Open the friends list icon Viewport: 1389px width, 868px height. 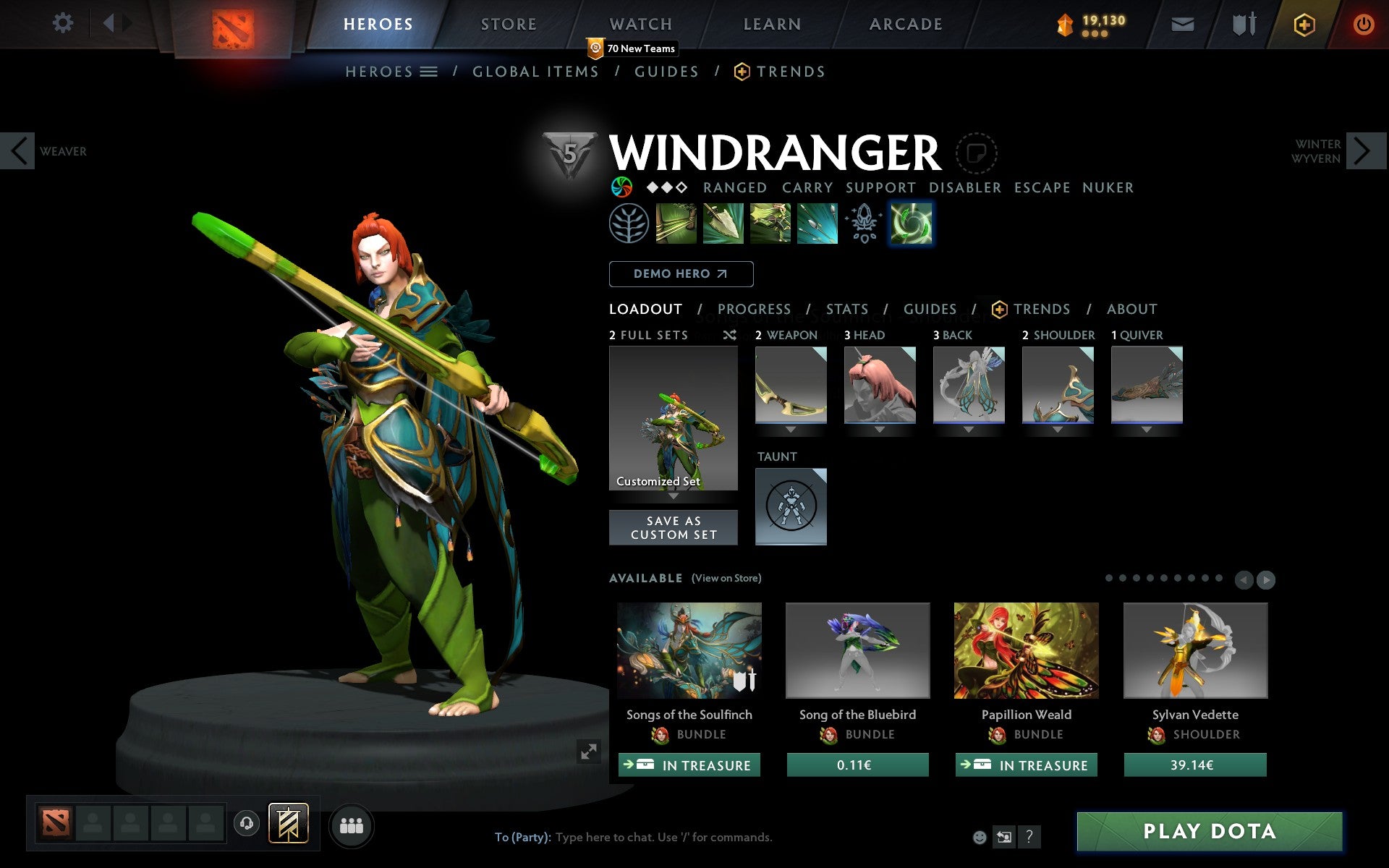coord(352,825)
